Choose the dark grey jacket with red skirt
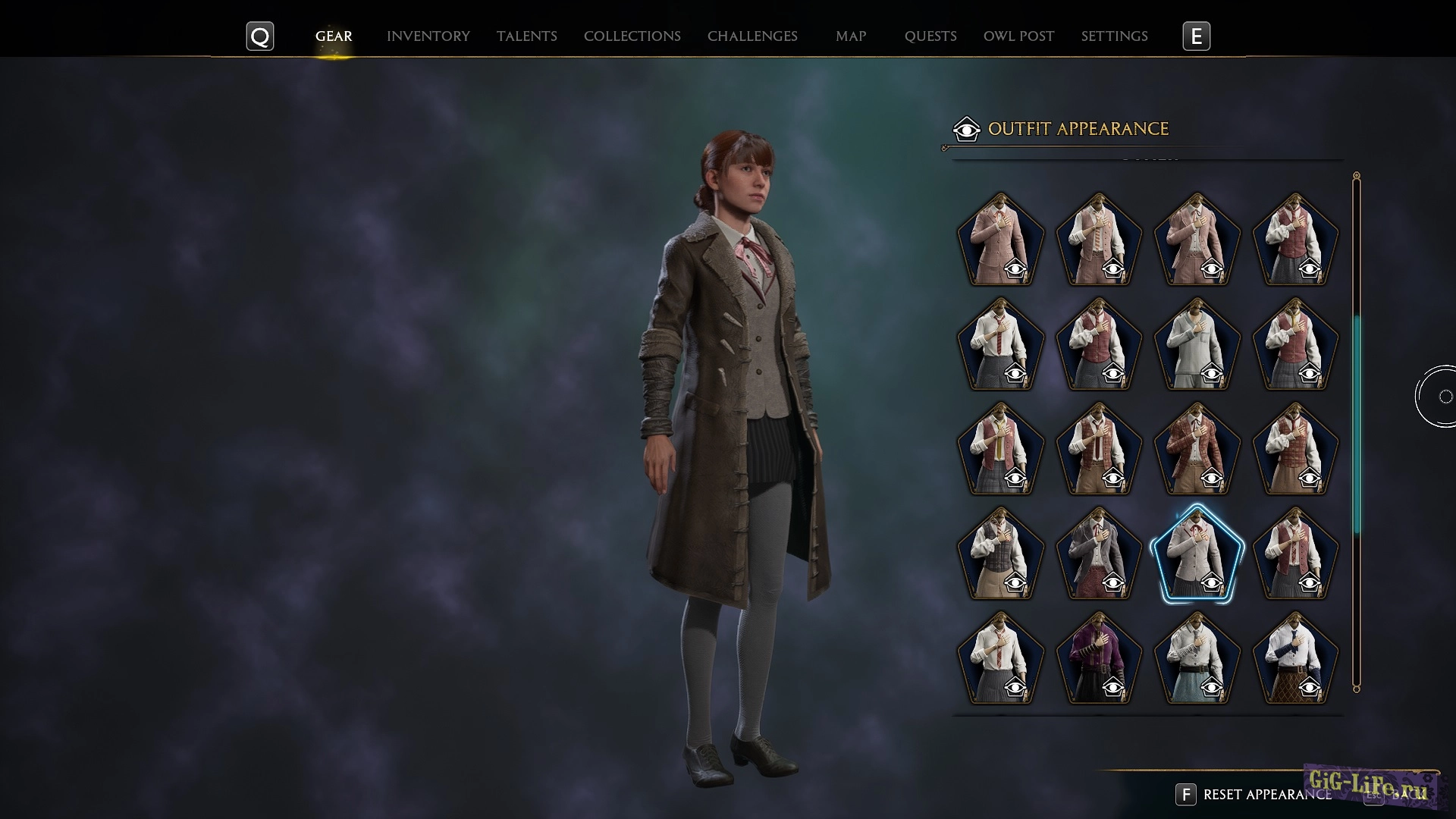This screenshot has height=819, width=1456. [1098, 554]
